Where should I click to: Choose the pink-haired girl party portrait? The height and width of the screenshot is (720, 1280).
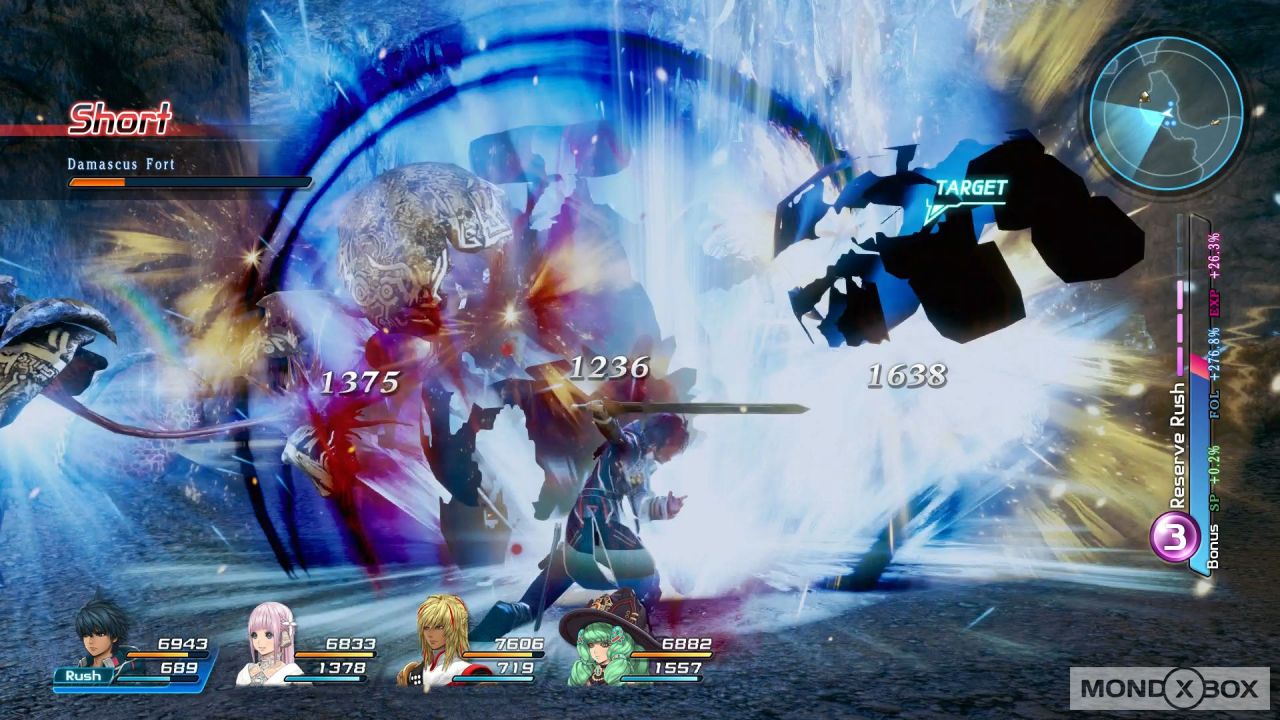pos(270,643)
